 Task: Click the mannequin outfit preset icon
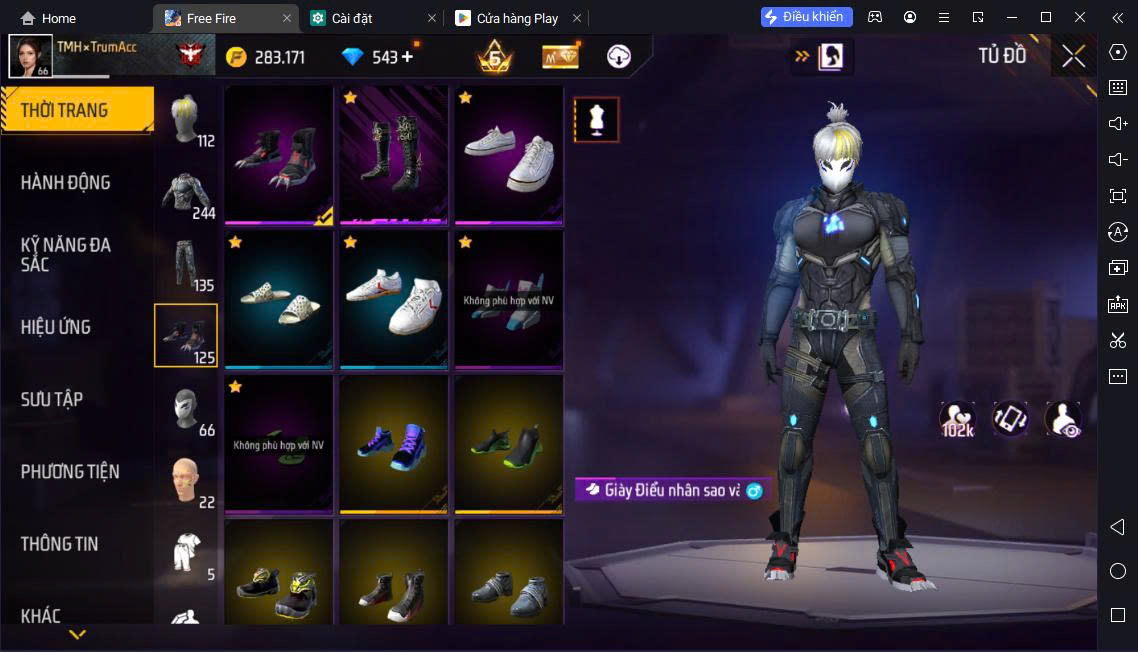(x=597, y=120)
